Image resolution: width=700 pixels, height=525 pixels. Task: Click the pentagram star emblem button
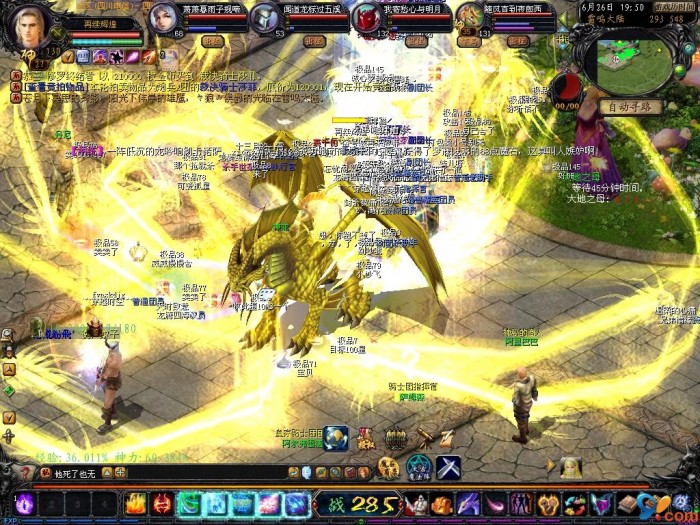coord(418,467)
